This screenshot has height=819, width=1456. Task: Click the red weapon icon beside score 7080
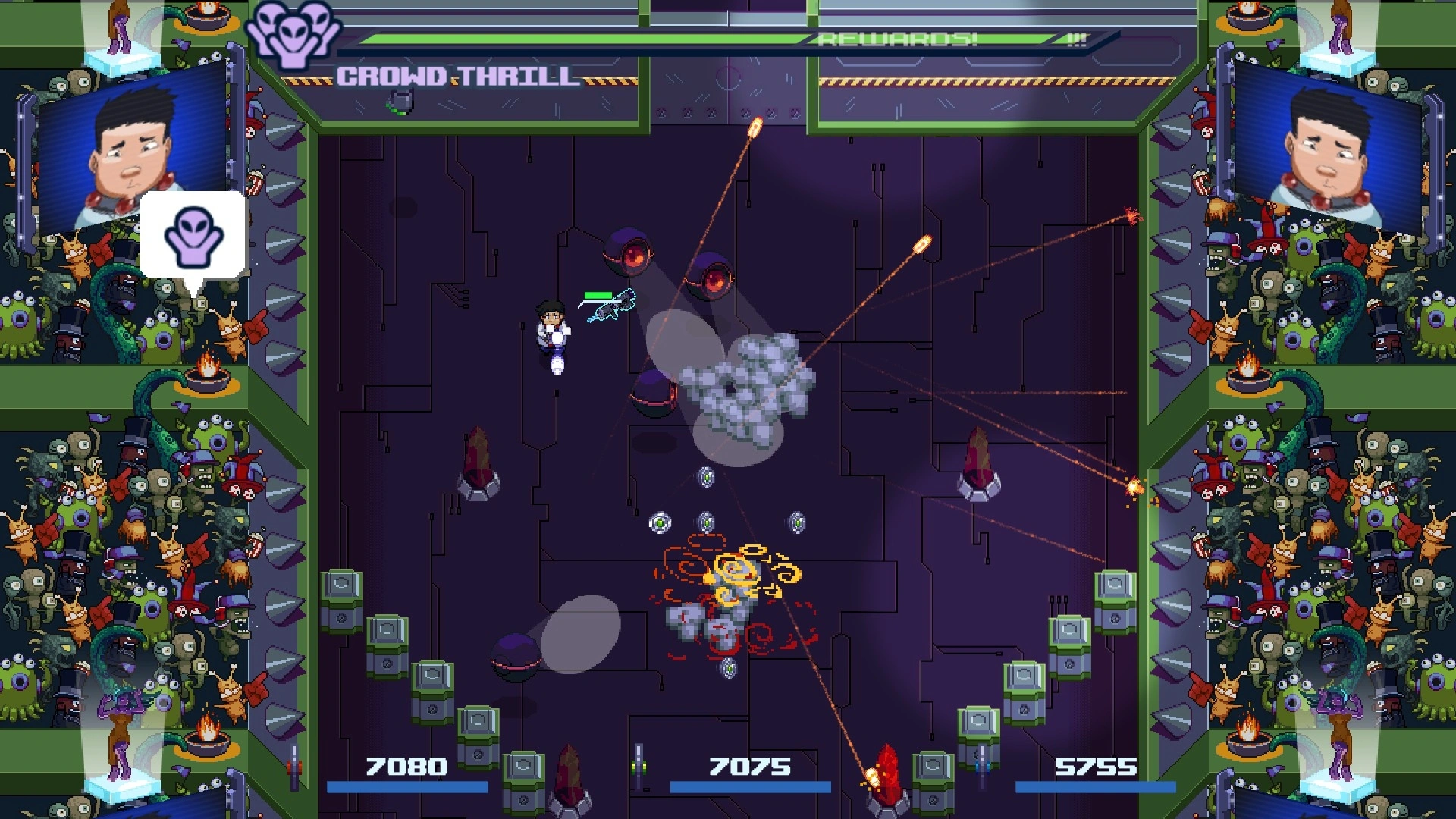[294, 767]
